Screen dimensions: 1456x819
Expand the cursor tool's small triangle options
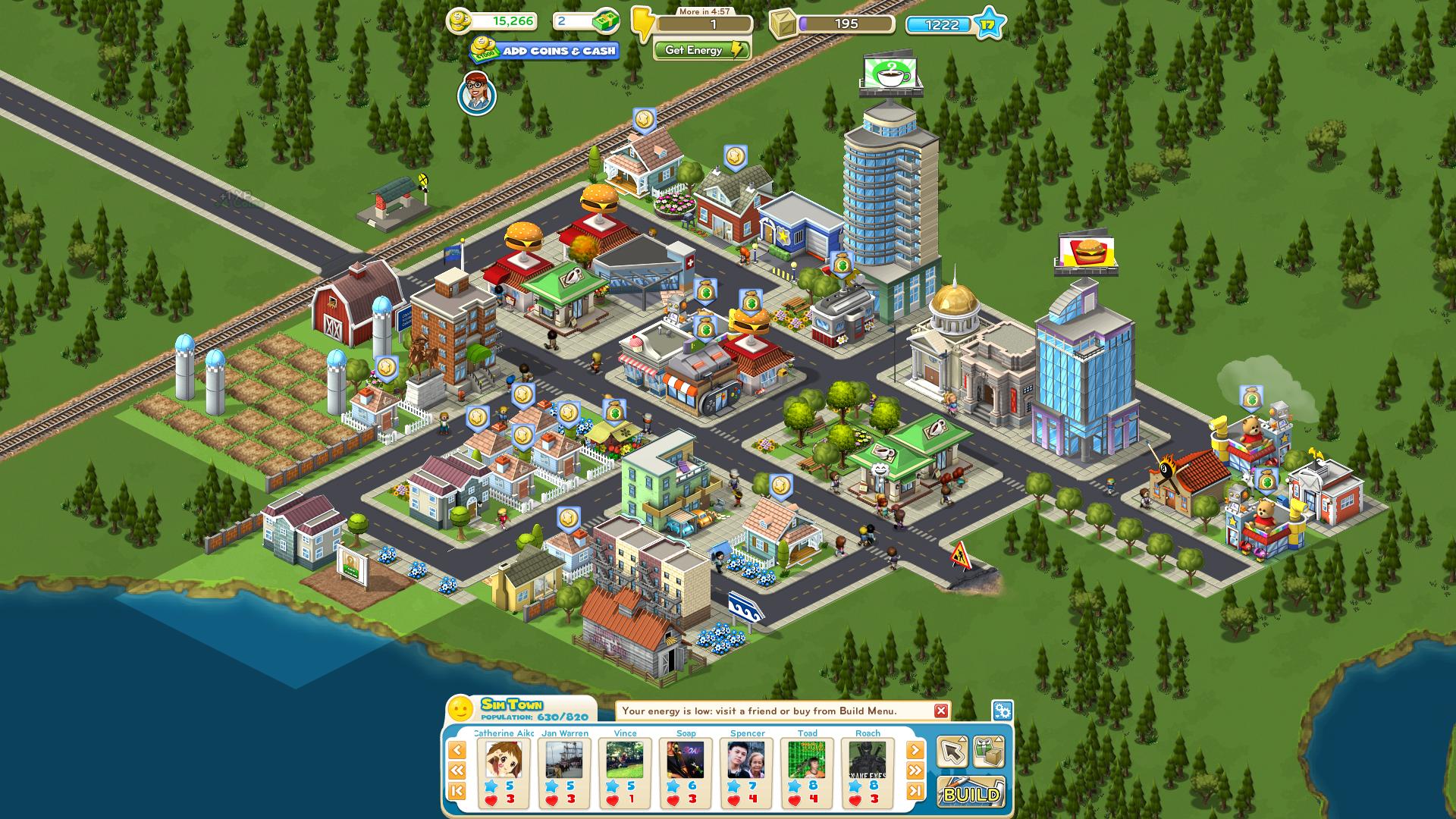[x=962, y=739]
